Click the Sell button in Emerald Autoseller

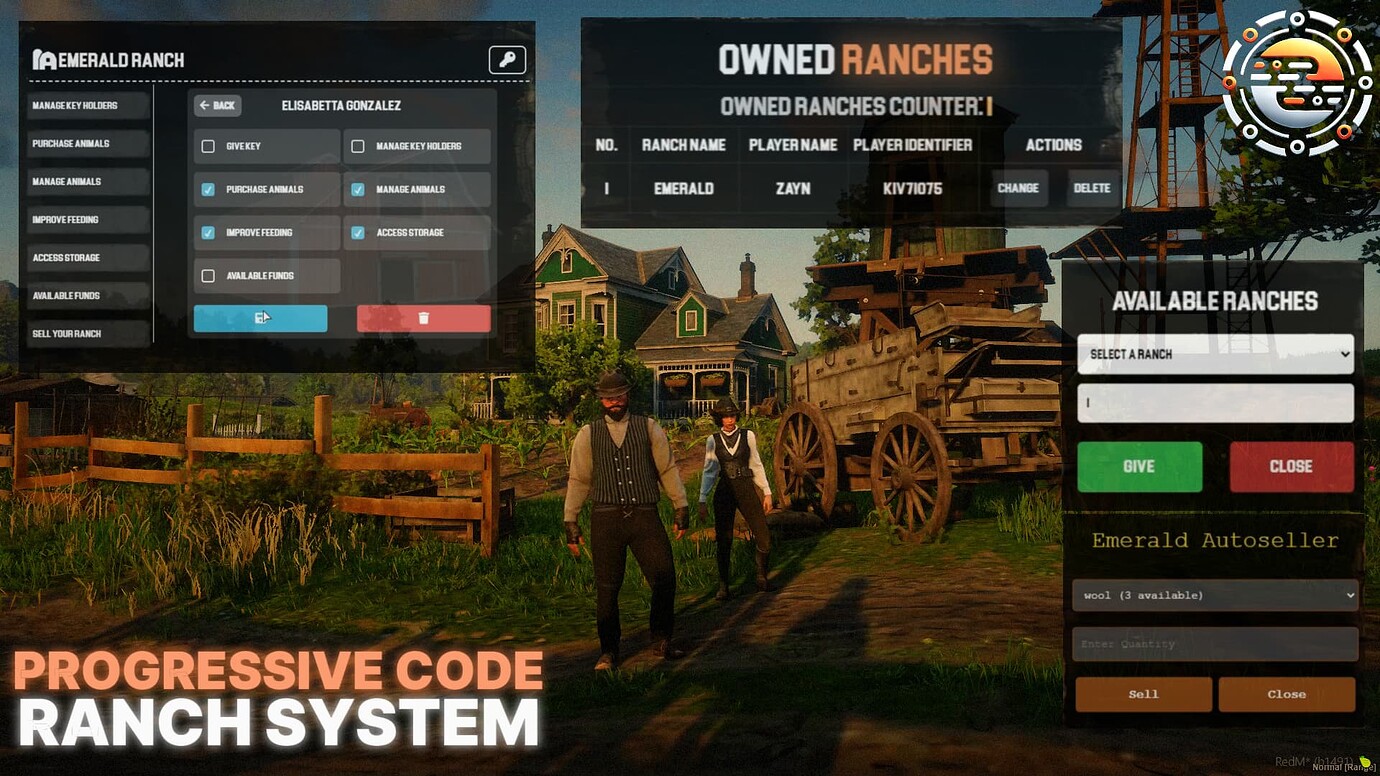click(x=1143, y=694)
